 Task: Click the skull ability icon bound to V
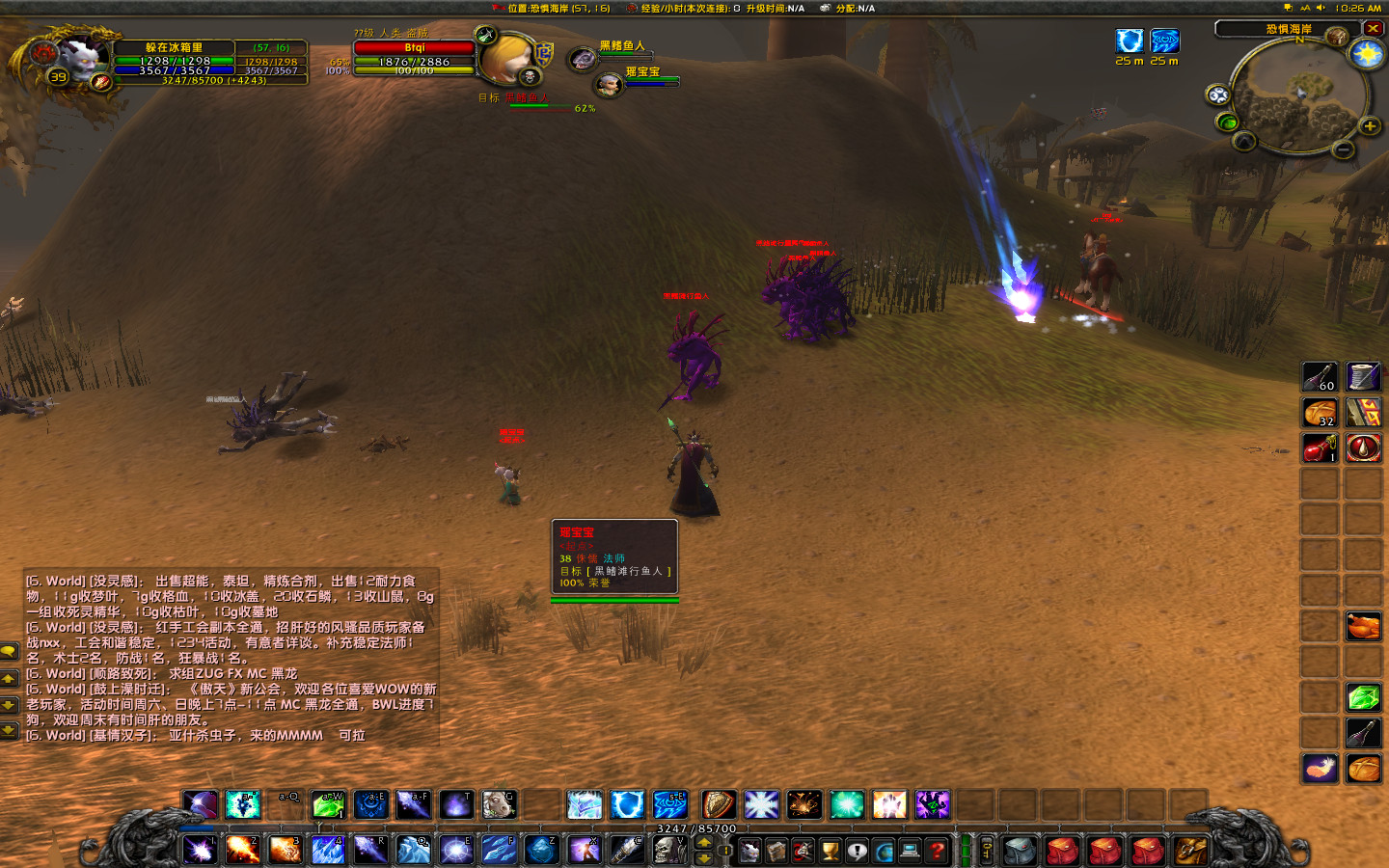point(671,851)
